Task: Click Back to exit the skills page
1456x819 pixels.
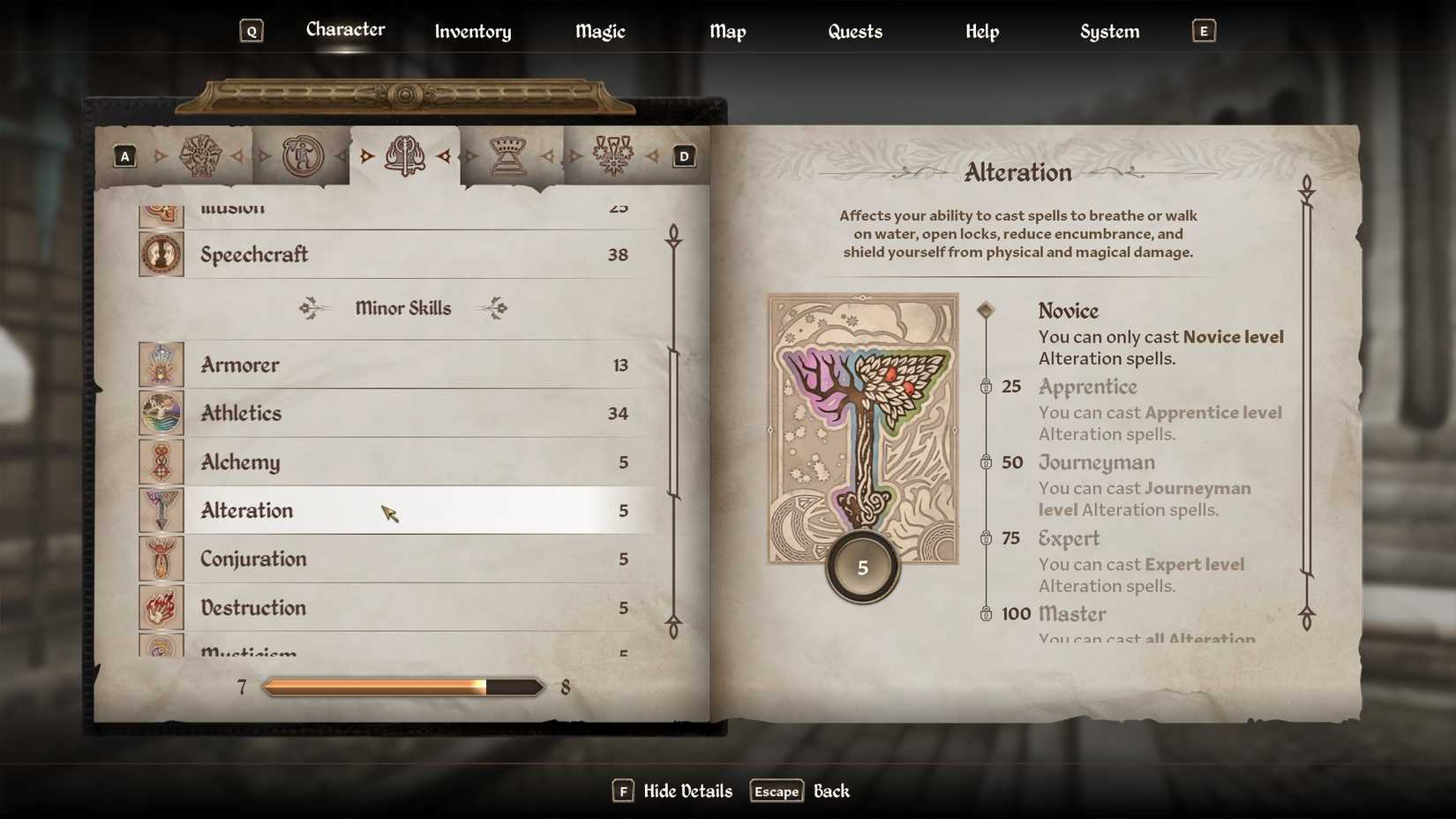Action: tap(830, 791)
